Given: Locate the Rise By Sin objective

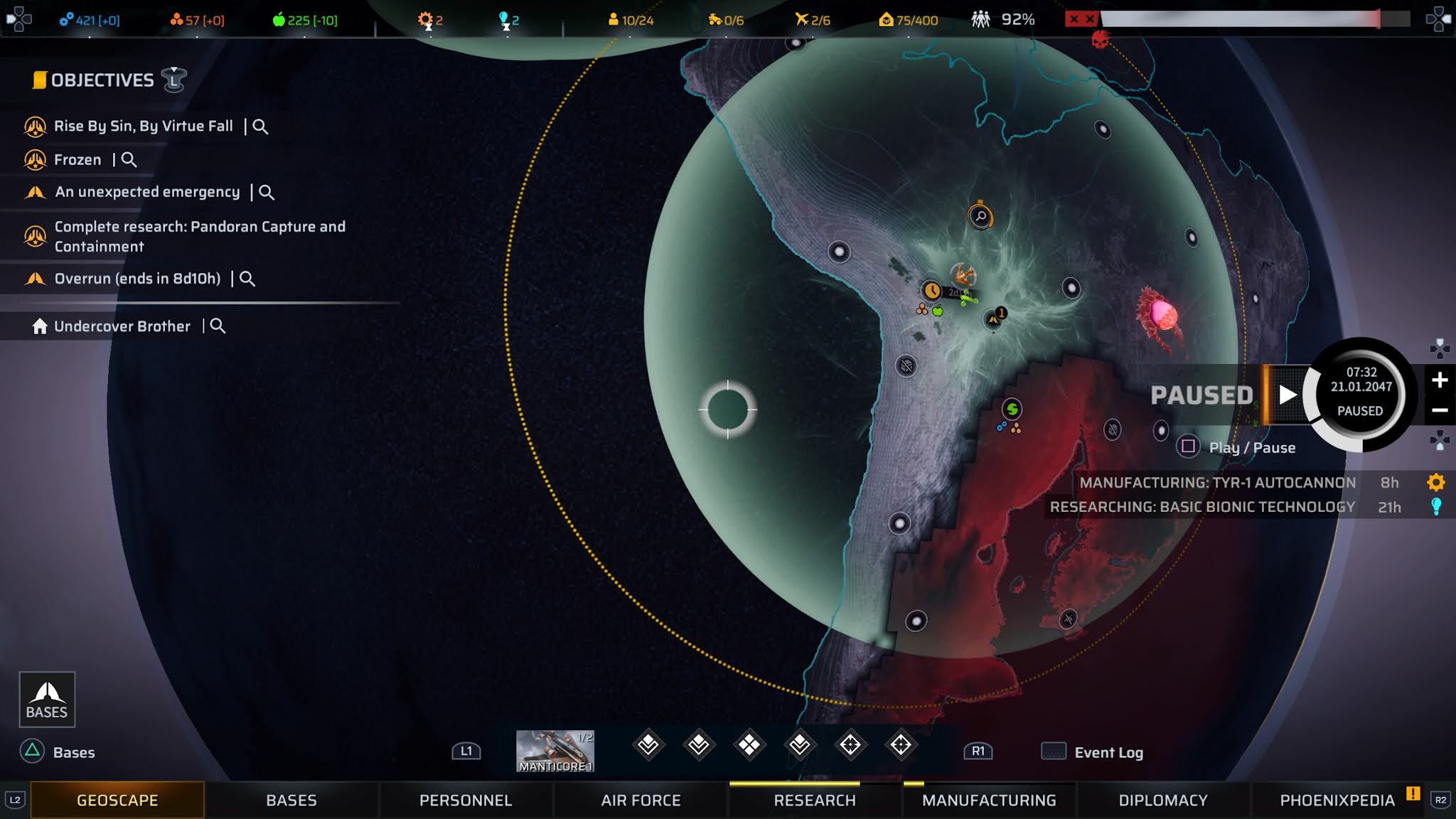Looking at the screenshot, I should click(x=260, y=127).
